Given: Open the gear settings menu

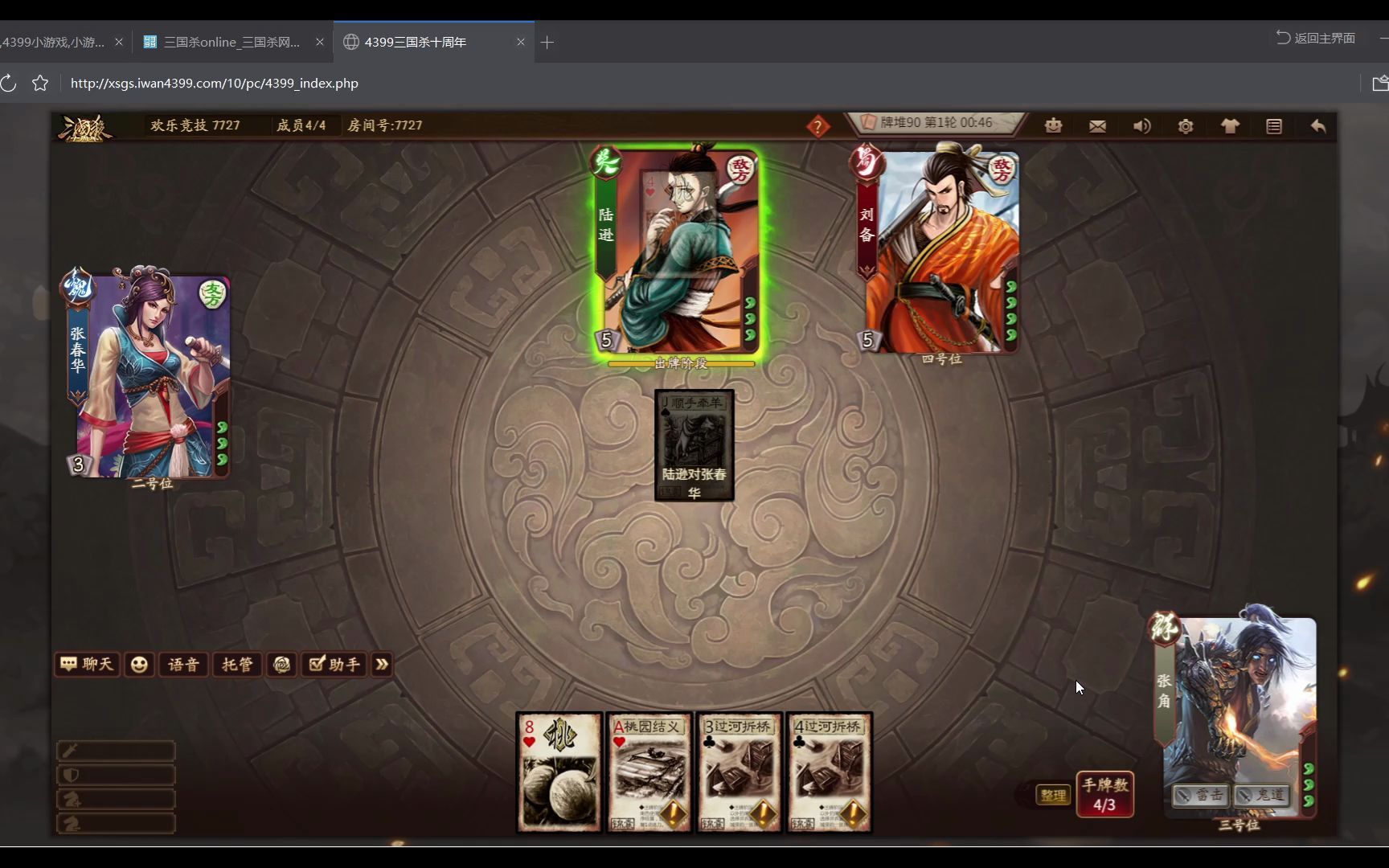Looking at the screenshot, I should (1186, 126).
